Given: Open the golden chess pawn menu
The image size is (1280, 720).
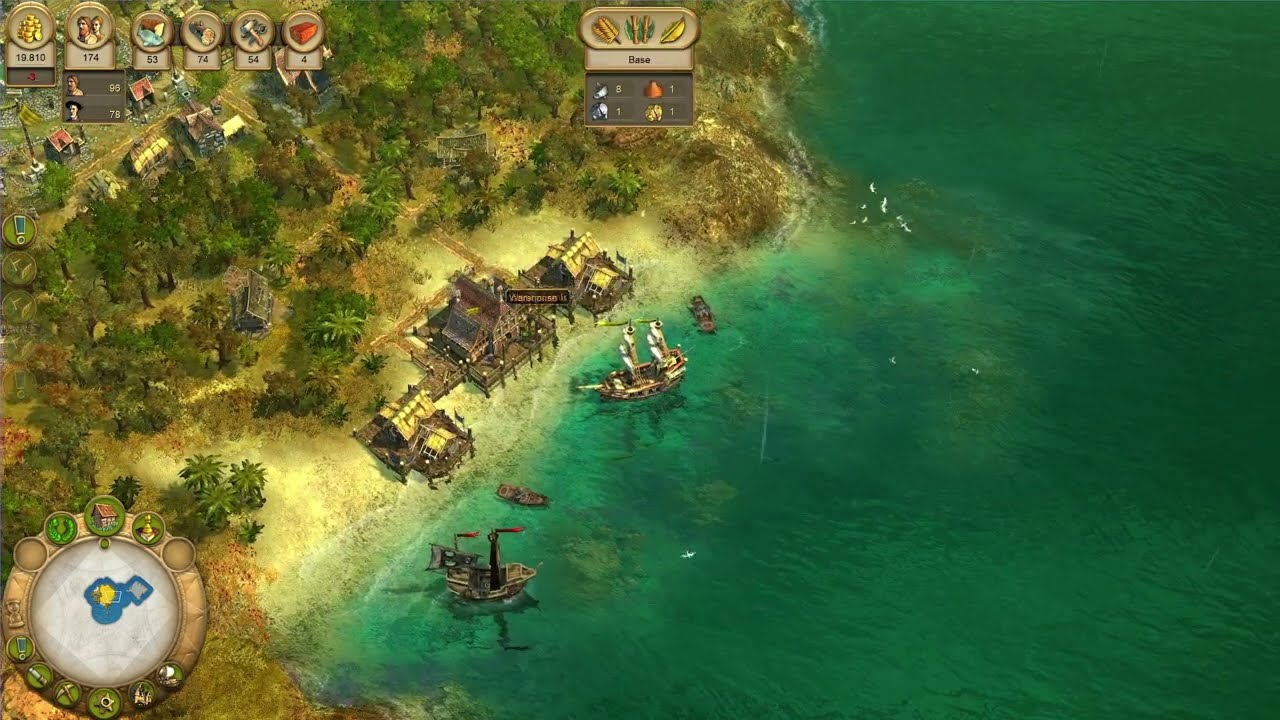Looking at the screenshot, I should pyautogui.click(x=148, y=528).
